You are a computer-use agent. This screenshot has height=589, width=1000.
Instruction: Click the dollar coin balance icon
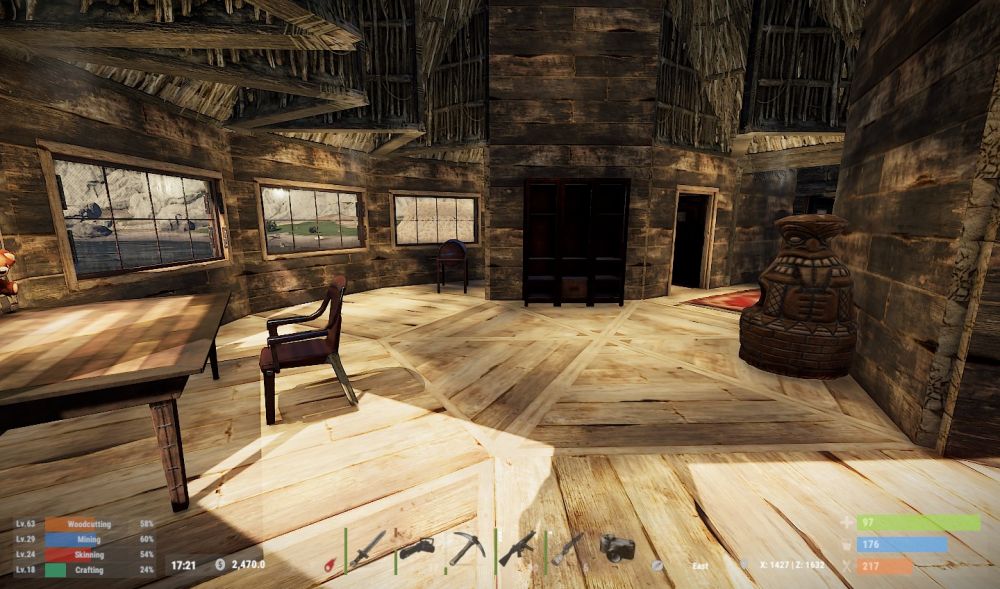click(220, 564)
